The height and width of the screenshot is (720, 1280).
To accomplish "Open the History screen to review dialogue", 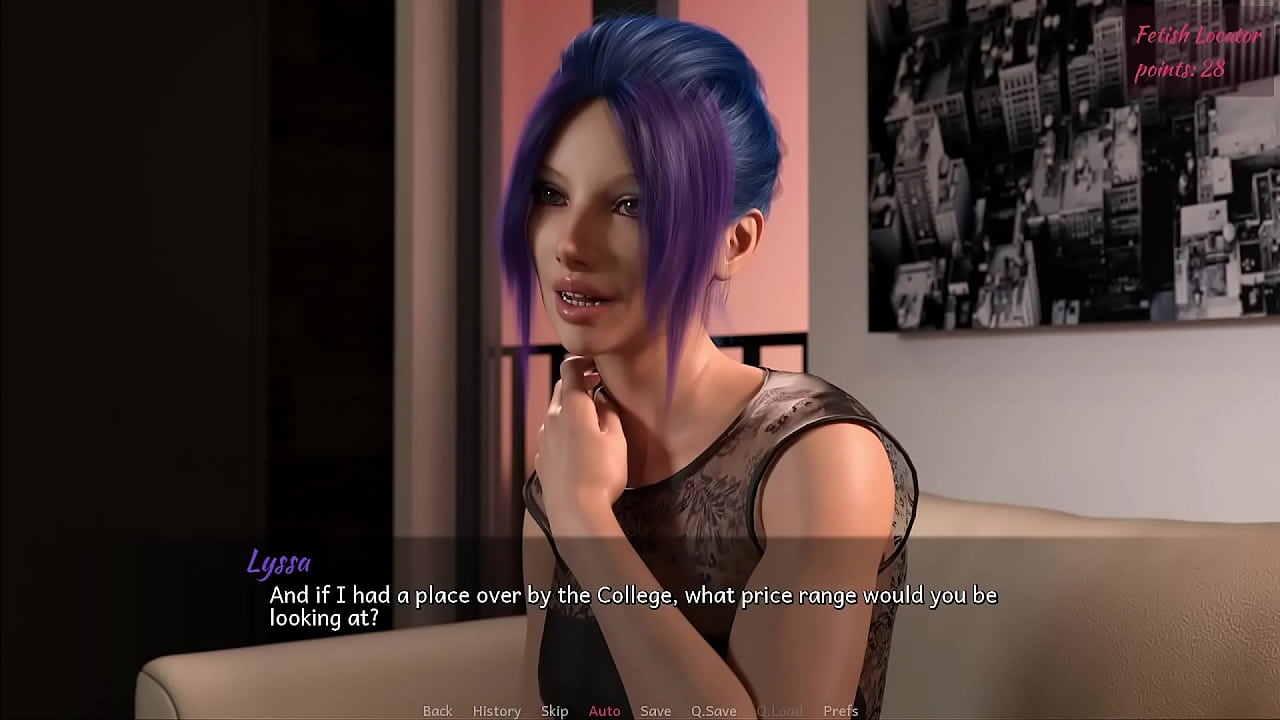I will [496, 711].
